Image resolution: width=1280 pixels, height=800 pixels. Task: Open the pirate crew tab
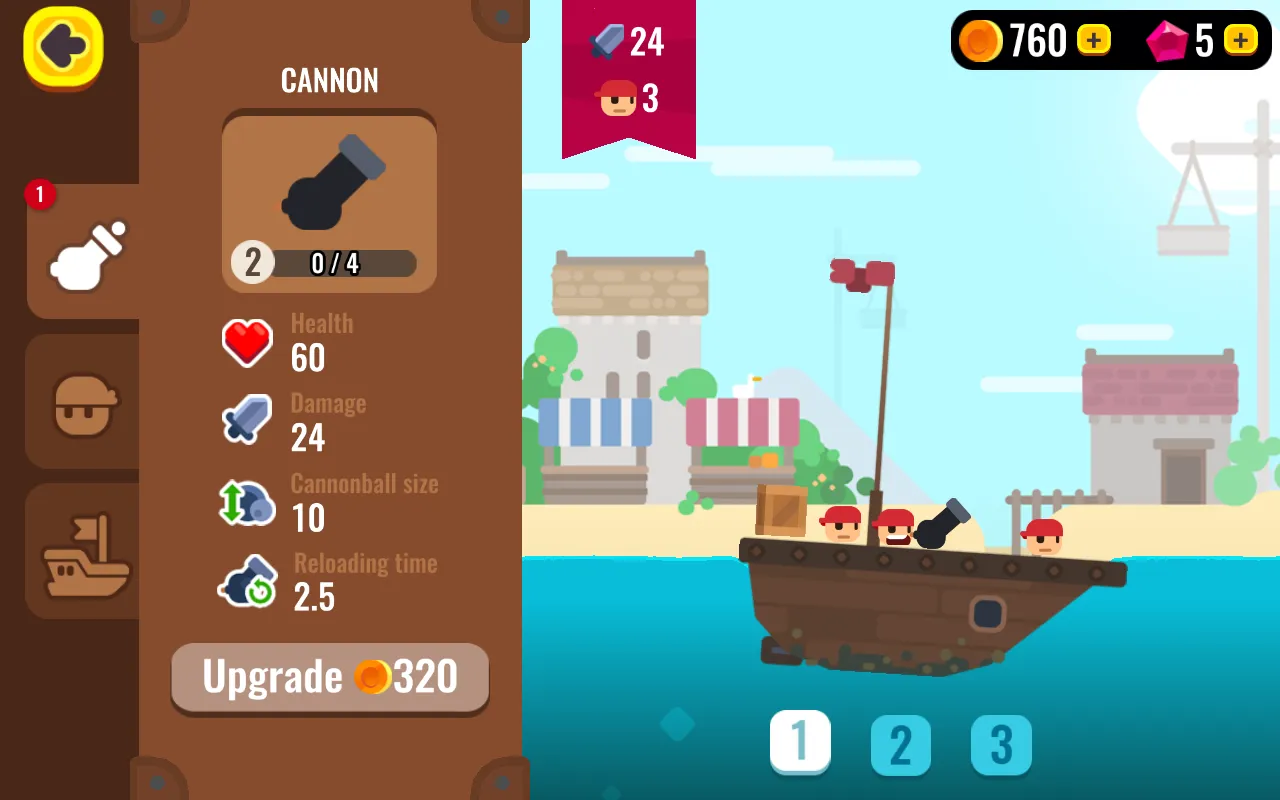(85, 402)
